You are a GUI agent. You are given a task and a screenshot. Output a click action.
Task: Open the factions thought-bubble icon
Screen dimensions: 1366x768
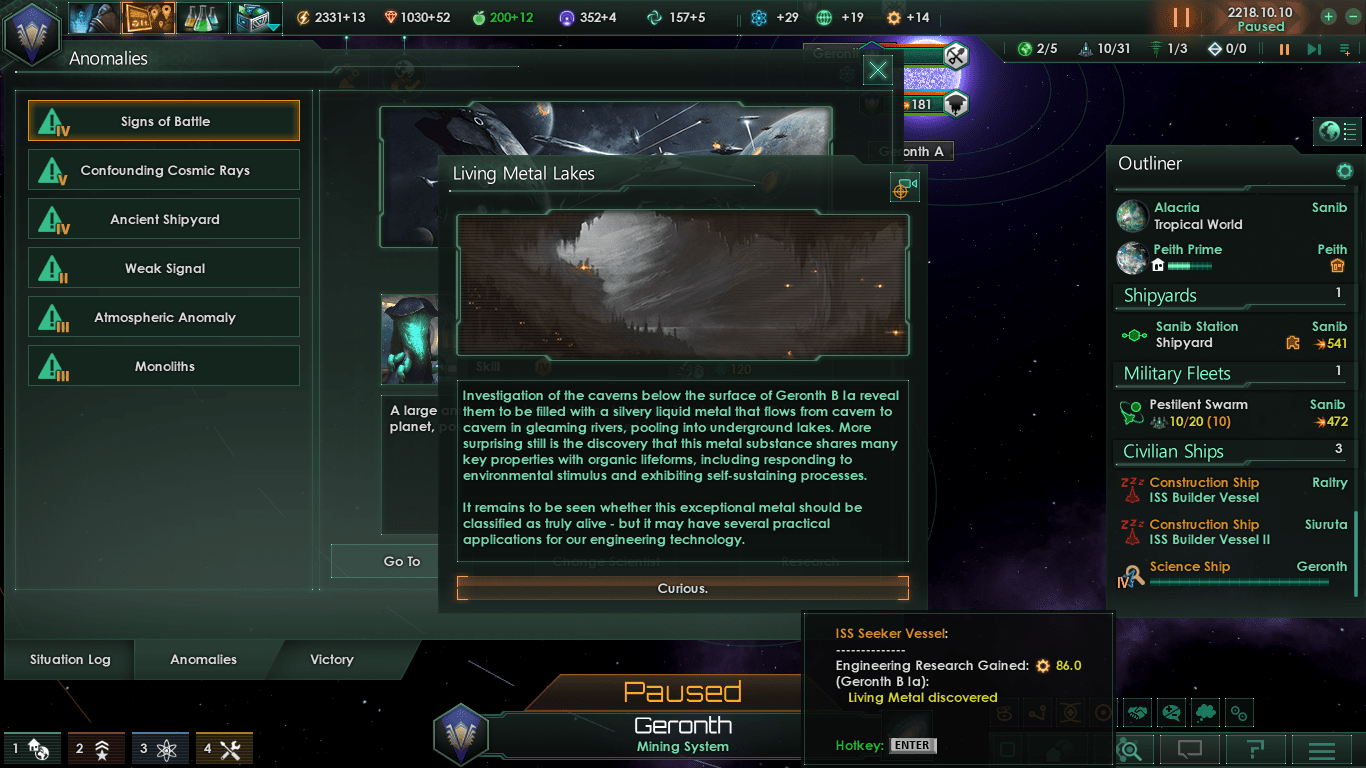(1206, 712)
